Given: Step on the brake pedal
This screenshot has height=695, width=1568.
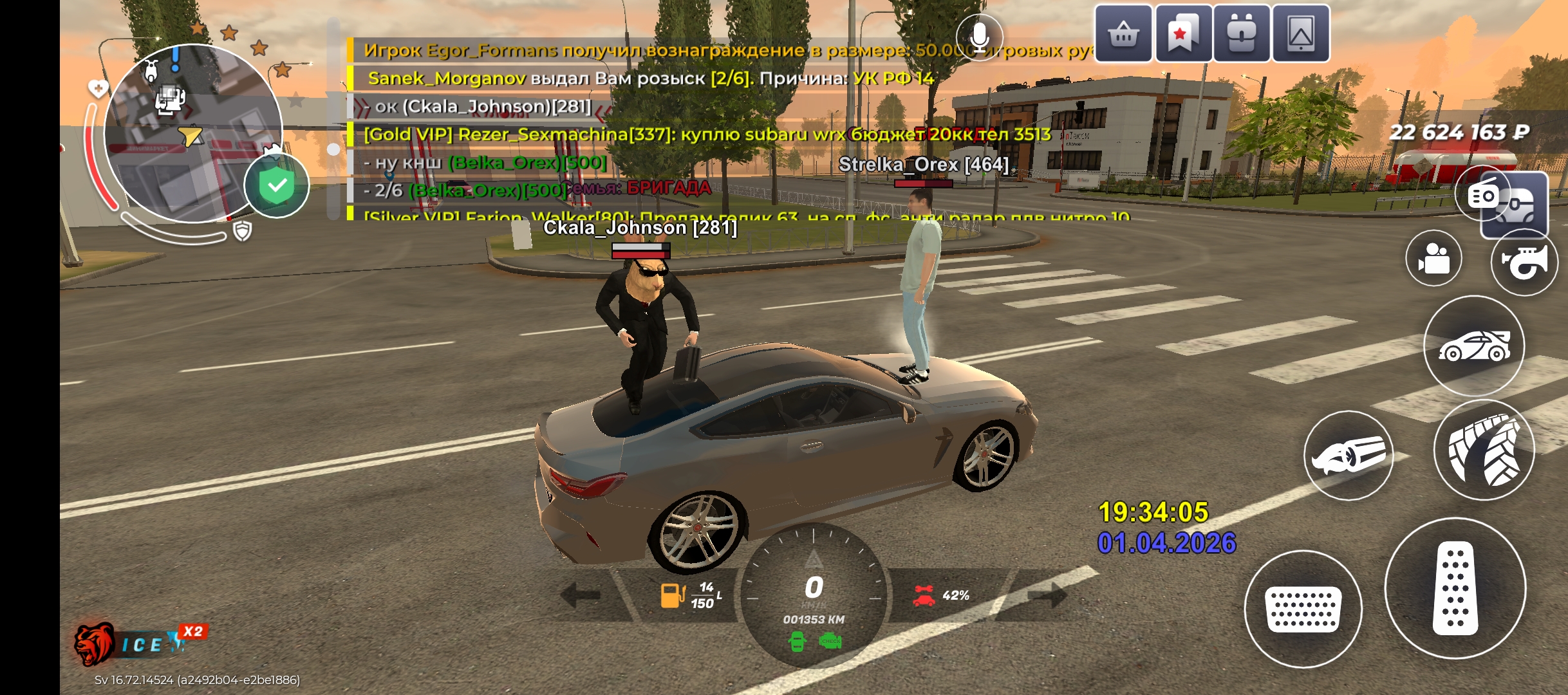Looking at the screenshot, I should pyautogui.click(x=1303, y=609).
